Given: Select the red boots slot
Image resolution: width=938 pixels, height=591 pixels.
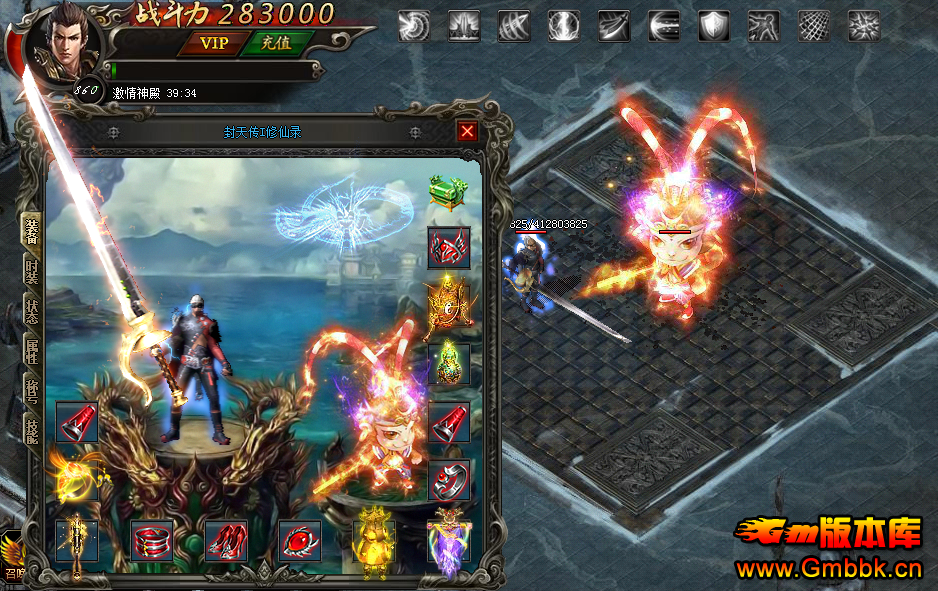Looking at the screenshot, I should coord(226,540).
